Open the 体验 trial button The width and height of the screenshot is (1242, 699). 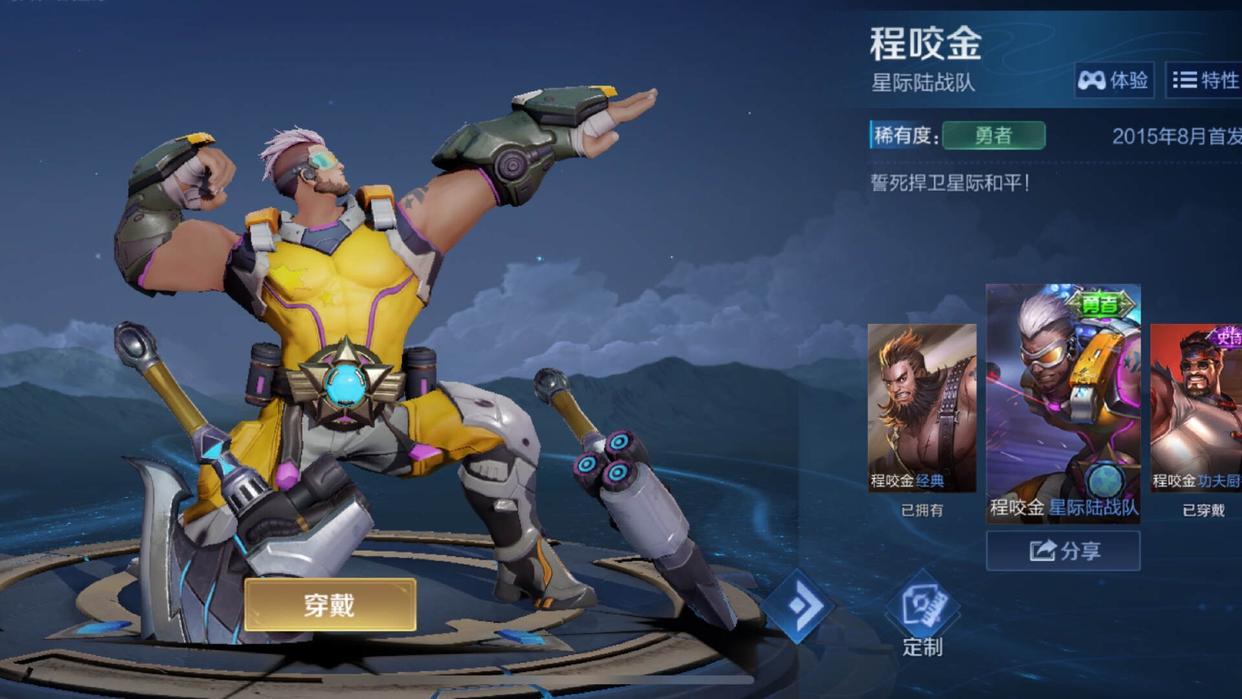click(1114, 80)
